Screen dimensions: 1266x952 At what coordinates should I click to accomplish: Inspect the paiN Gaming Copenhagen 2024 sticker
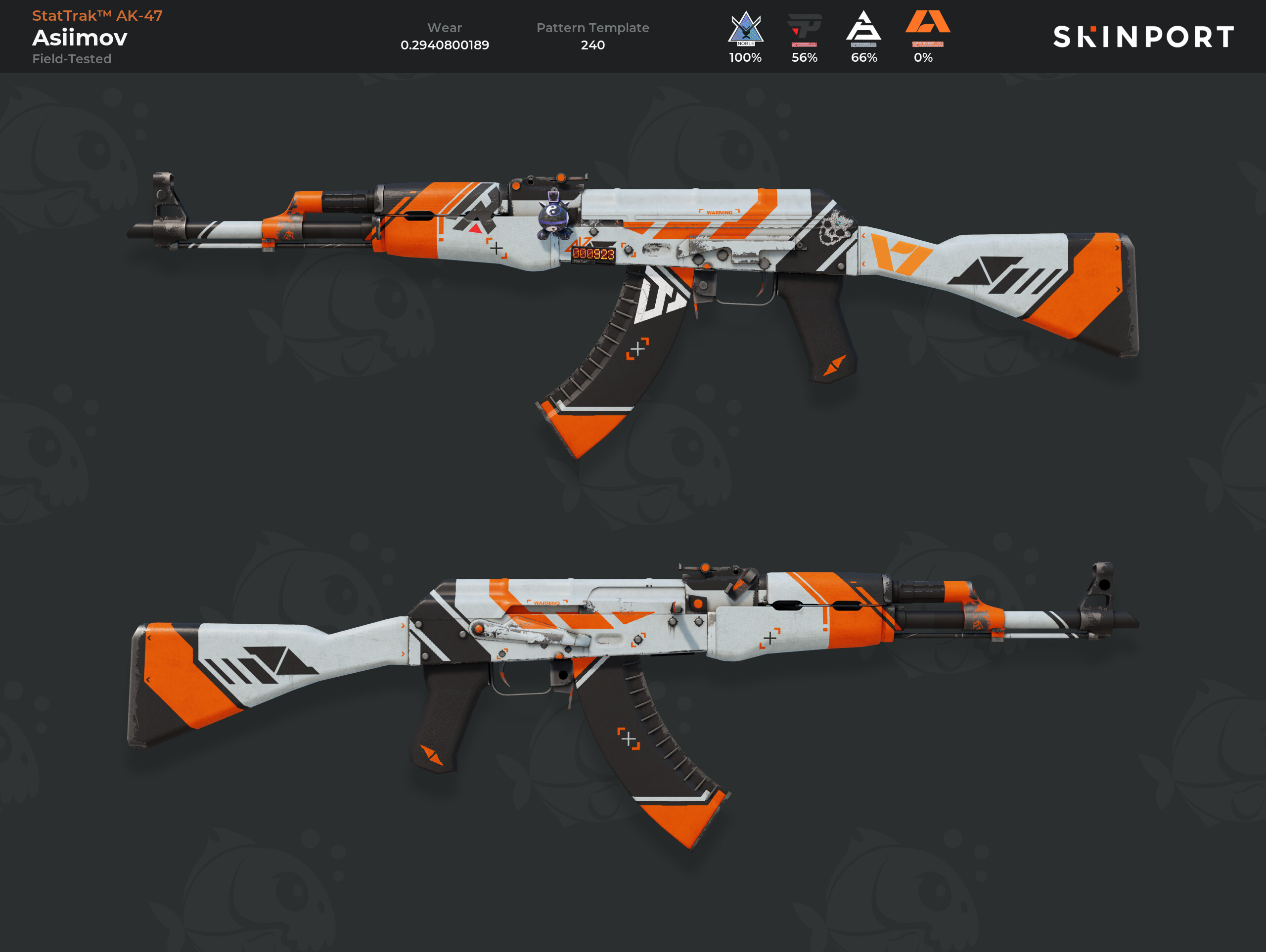pos(804,29)
